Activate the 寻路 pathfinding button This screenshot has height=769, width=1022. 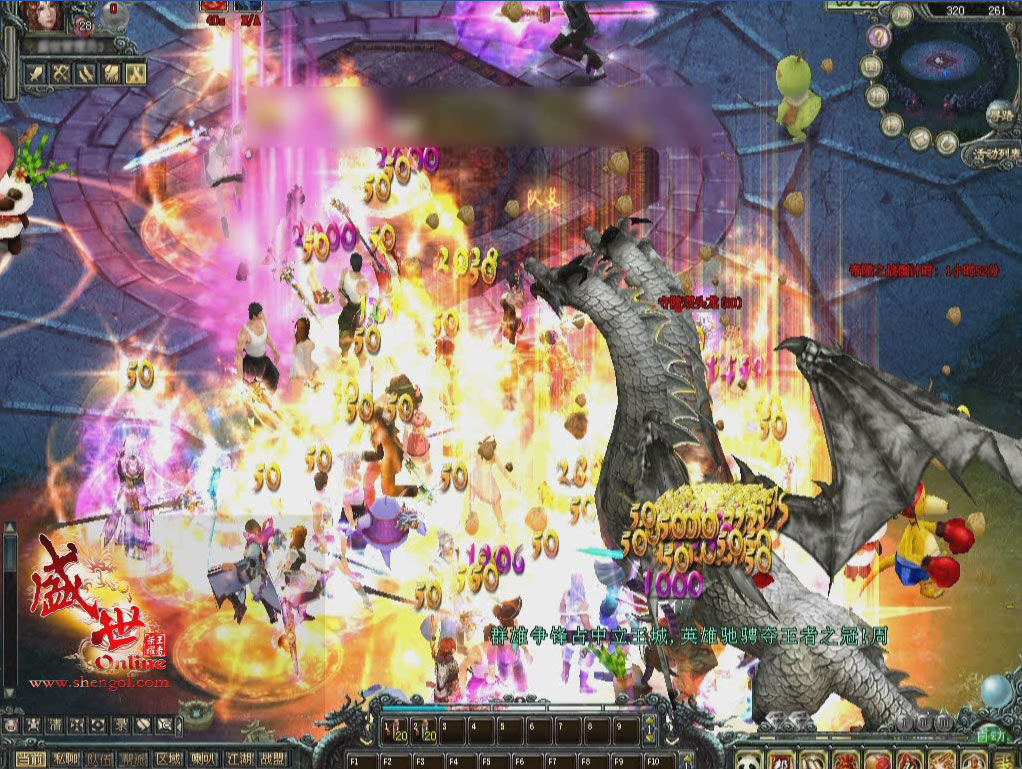[x=999, y=115]
